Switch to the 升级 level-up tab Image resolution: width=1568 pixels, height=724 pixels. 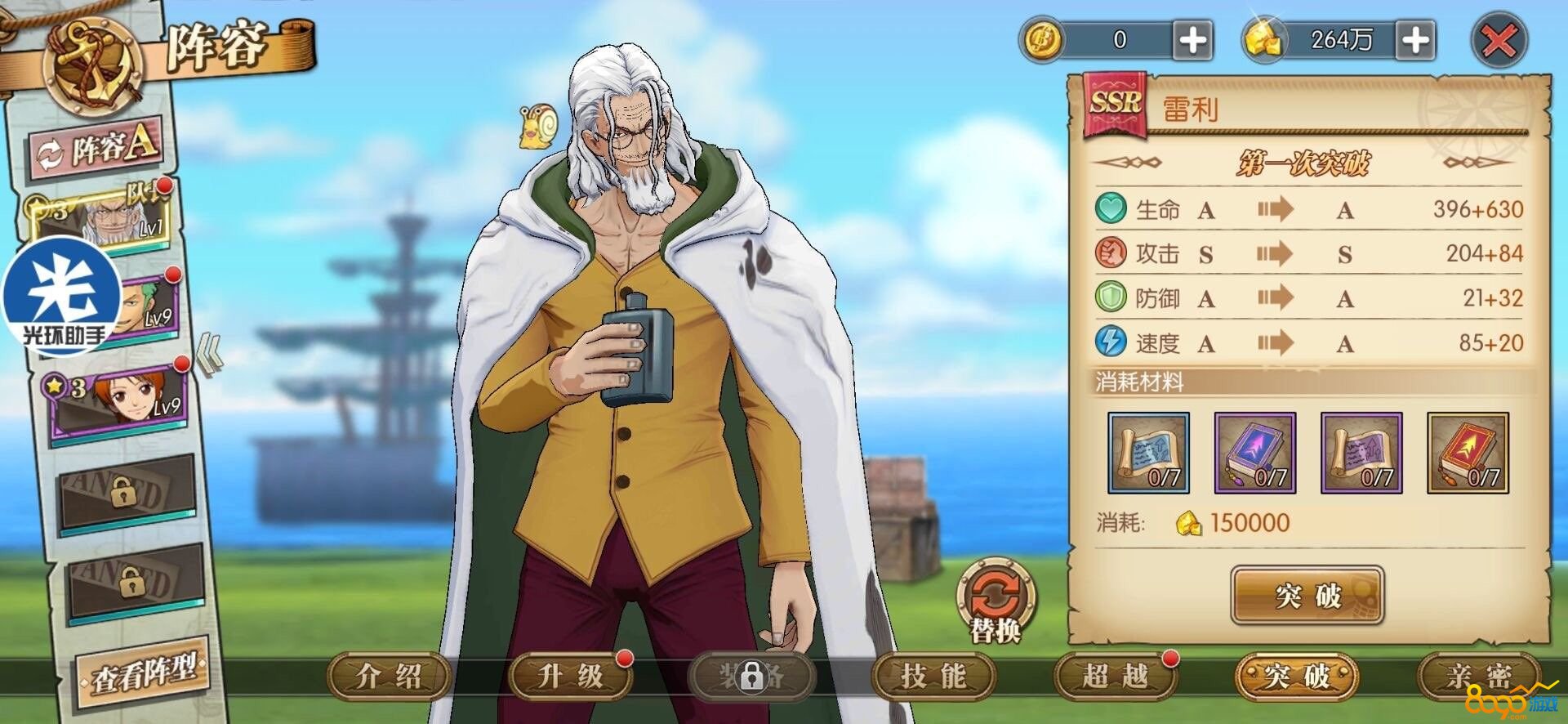pyautogui.click(x=570, y=677)
